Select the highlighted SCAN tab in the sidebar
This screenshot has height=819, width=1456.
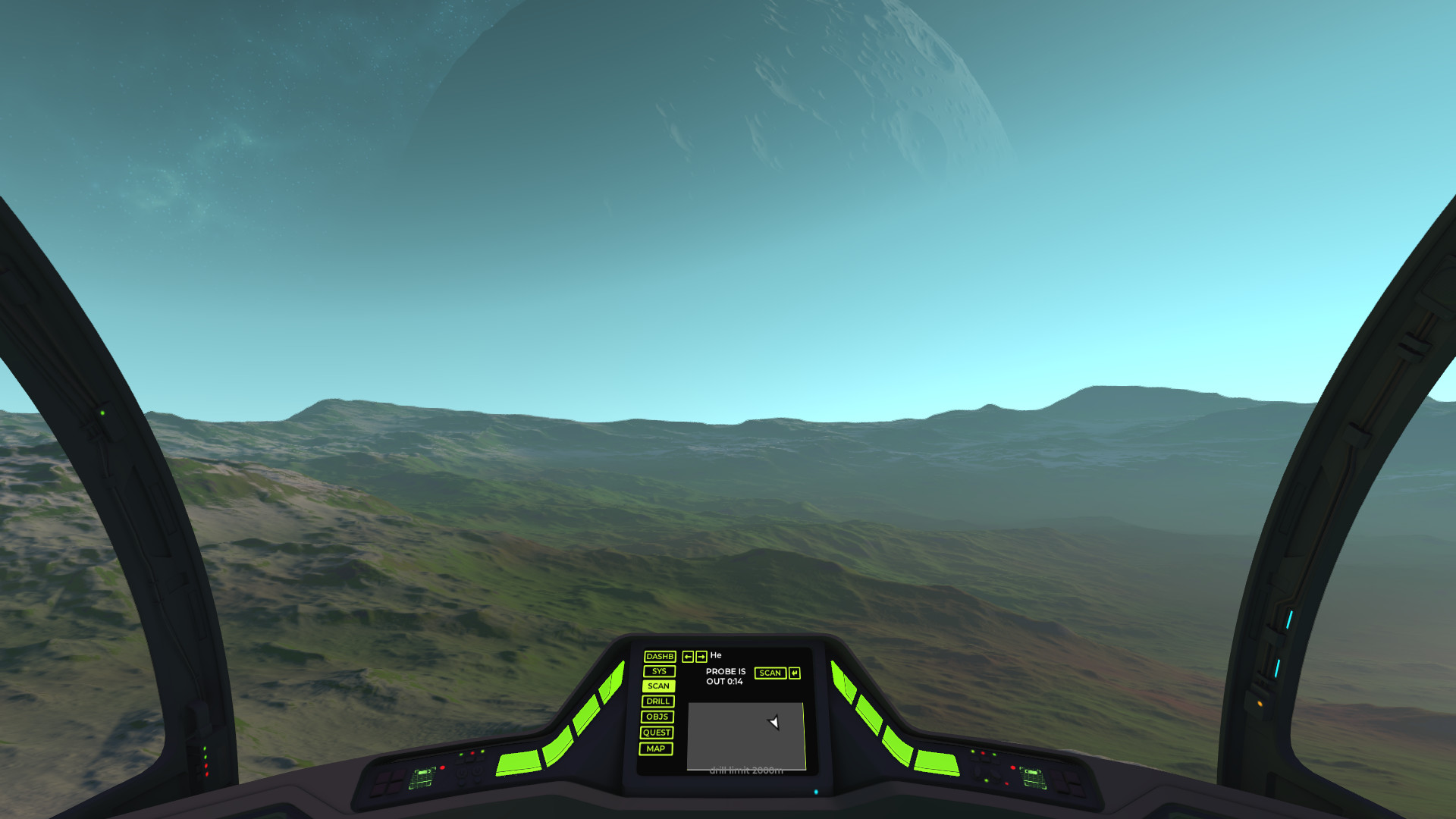coord(658,686)
